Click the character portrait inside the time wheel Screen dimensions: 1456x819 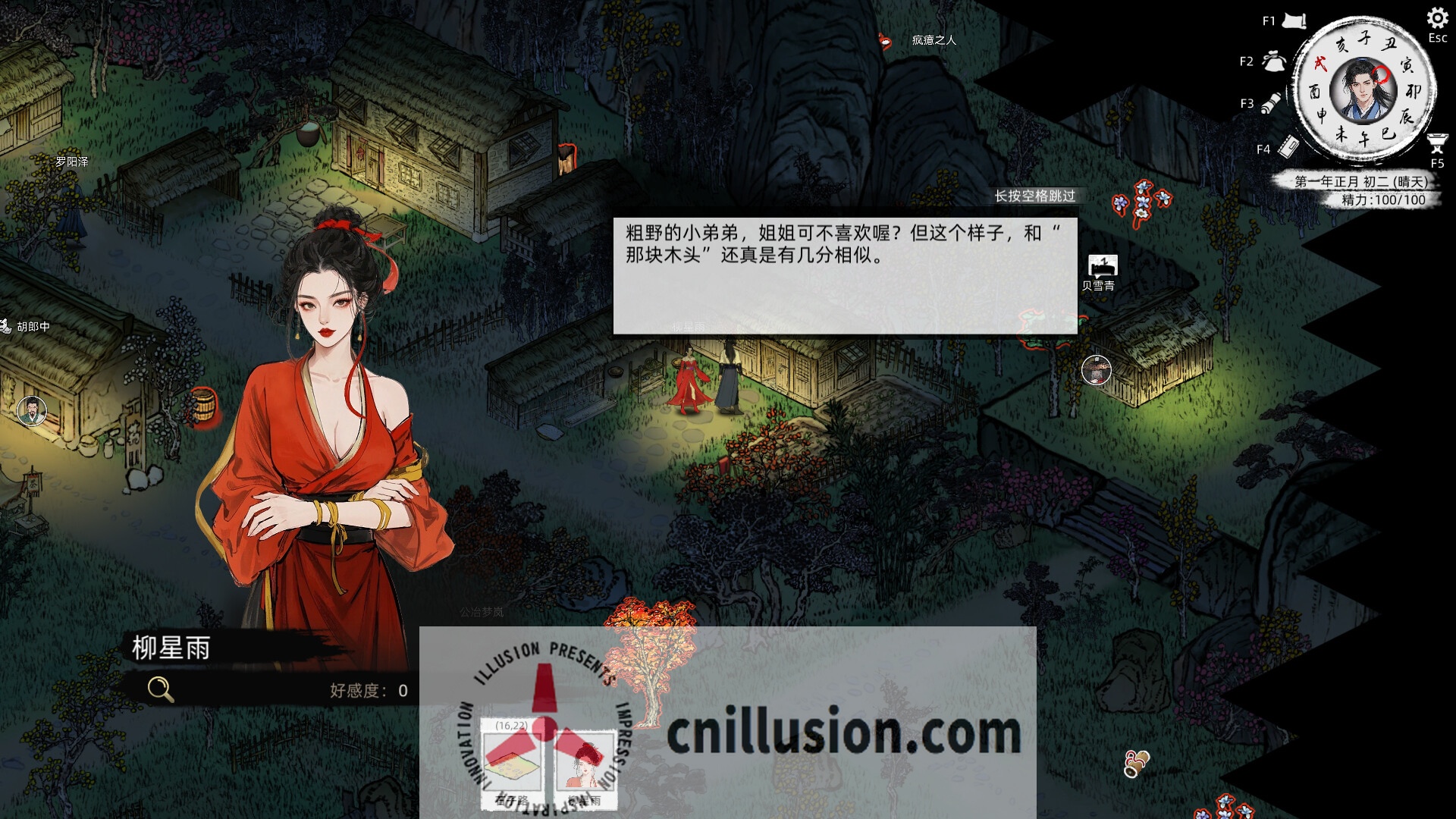pyautogui.click(x=1365, y=90)
